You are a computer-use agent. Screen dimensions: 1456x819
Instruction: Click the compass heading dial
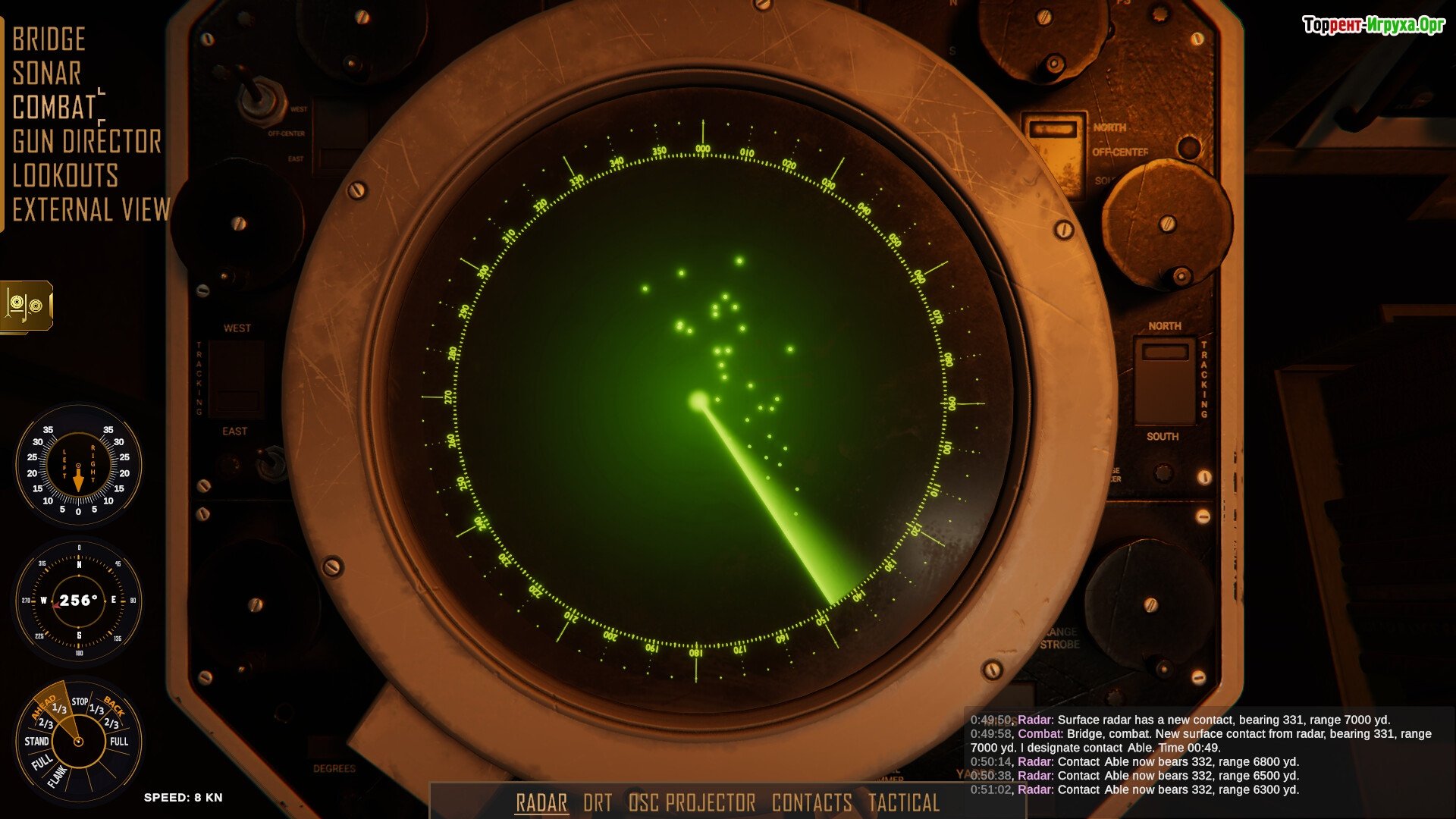pyautogui.click(x=78, y=600)
